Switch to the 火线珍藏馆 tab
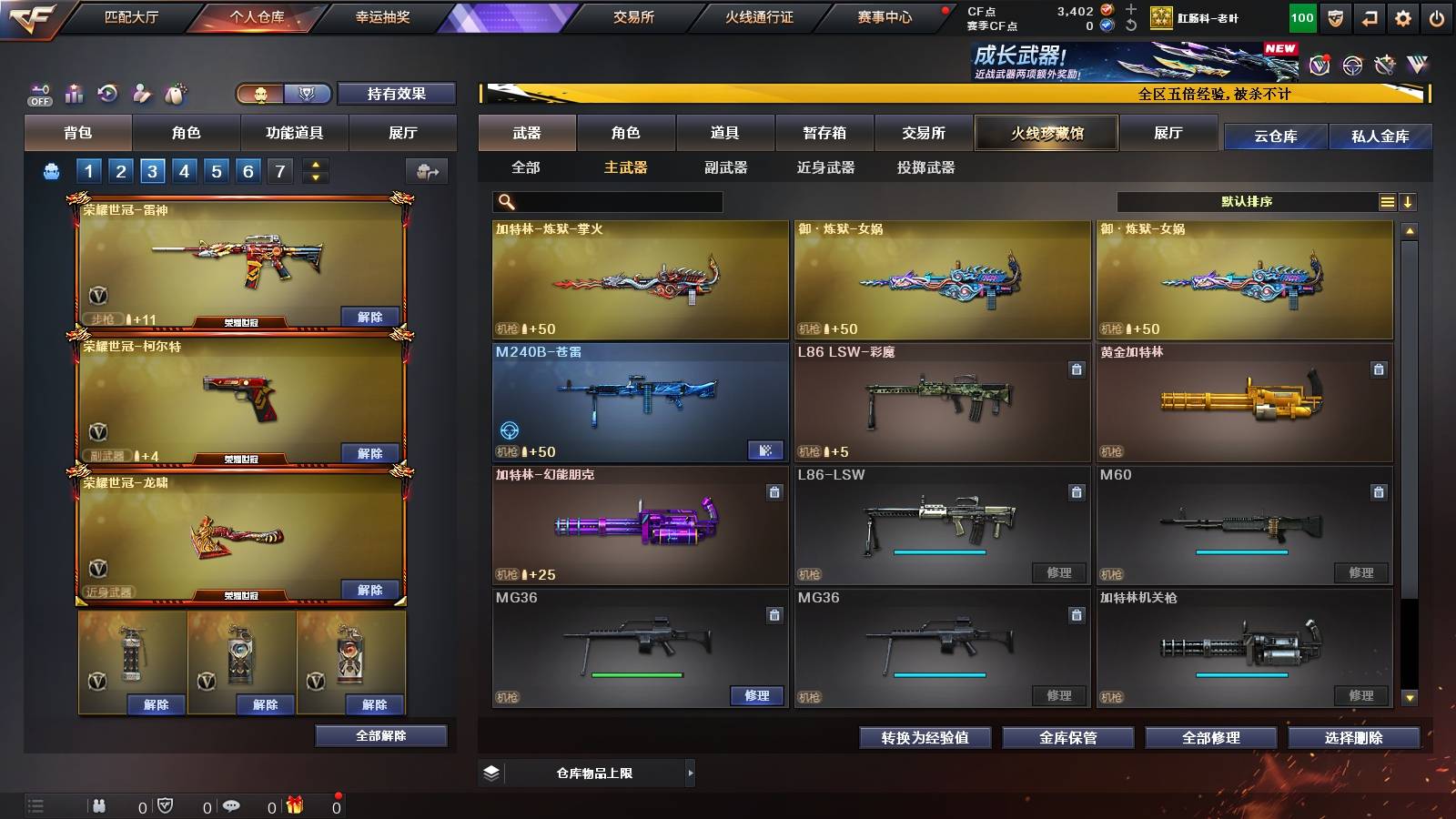Screen dimensions: 1456x819 click(1046, 133)
